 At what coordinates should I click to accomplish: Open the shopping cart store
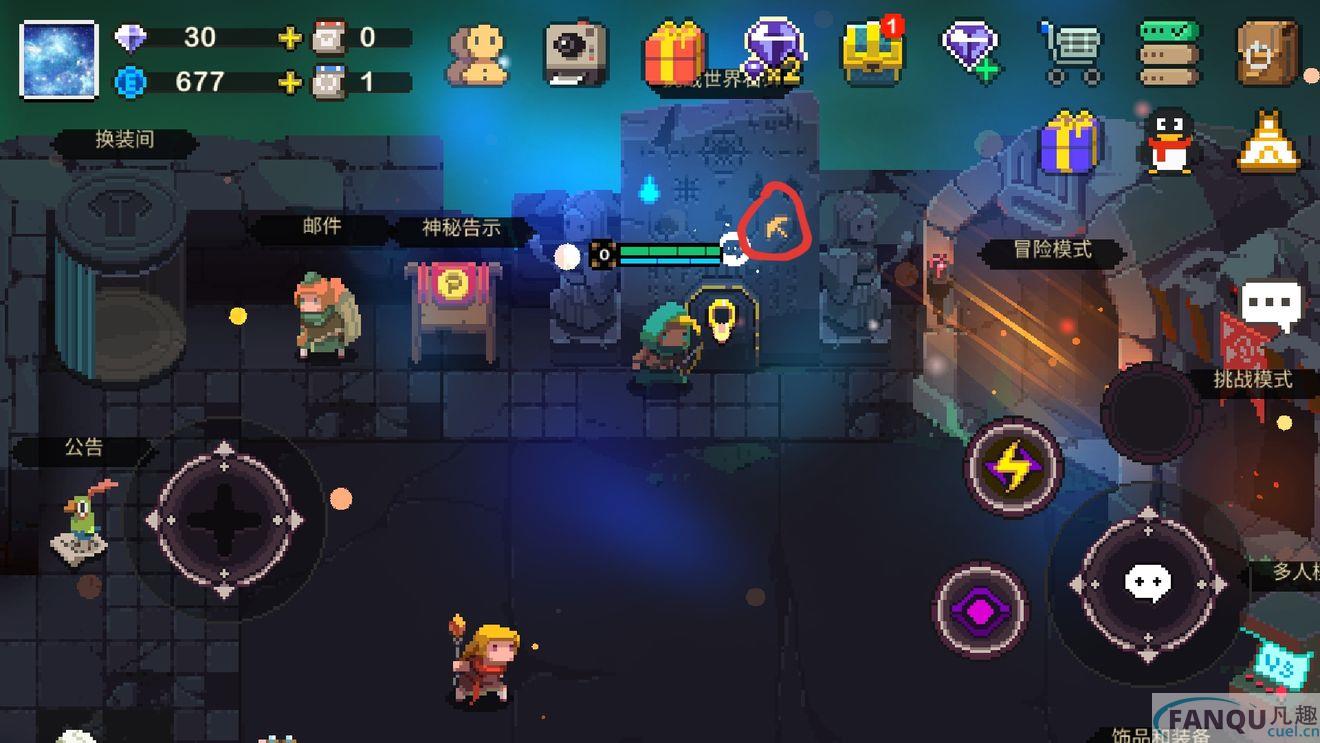1069,53
